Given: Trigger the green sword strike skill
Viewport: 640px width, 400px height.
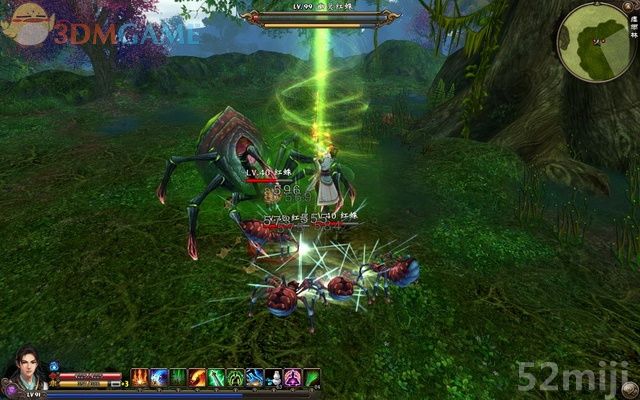Looking at the screenshot, I should pos(216,377).
